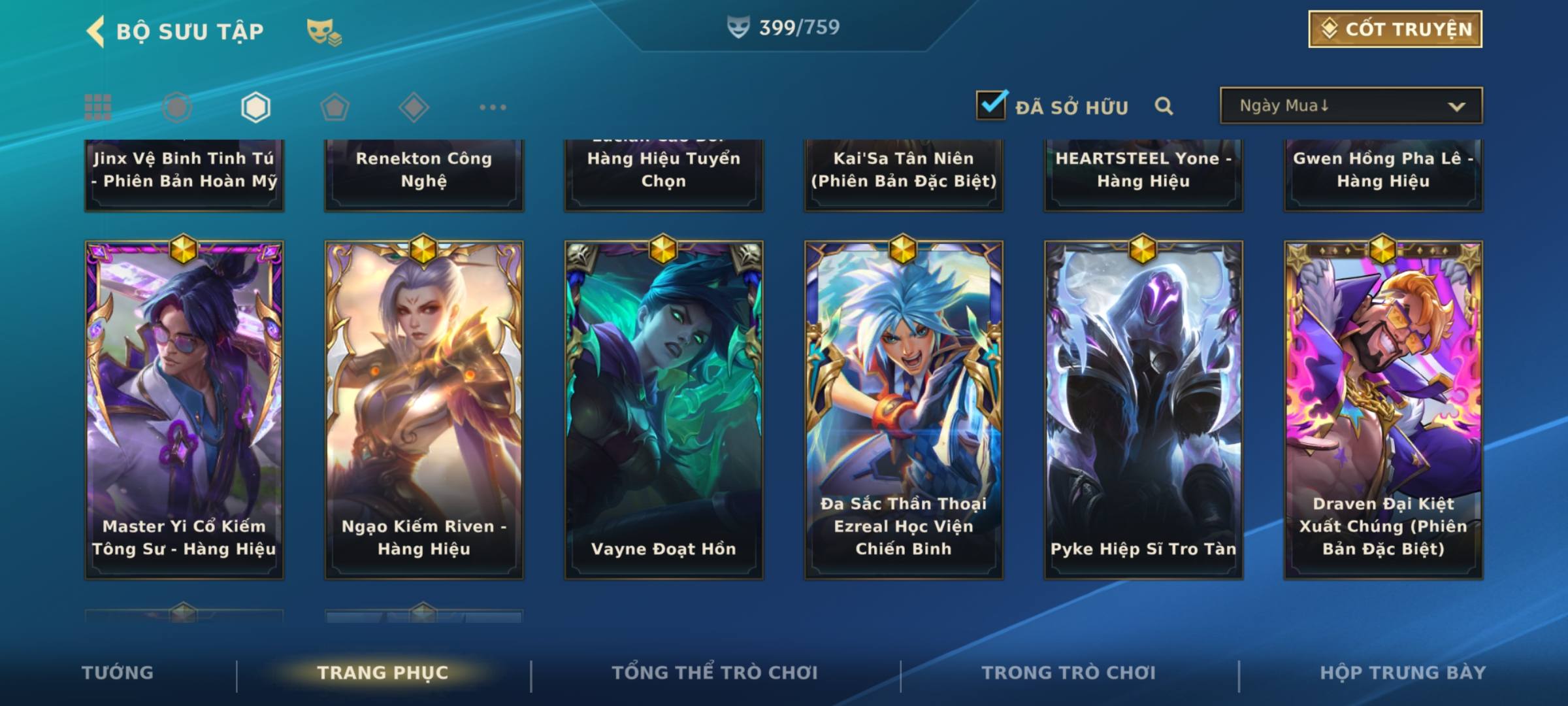This screenshot has height=706, width=1568.
Task: Open Ezreal Học Viện Chiến Binh skin
Action: (904, 409)
